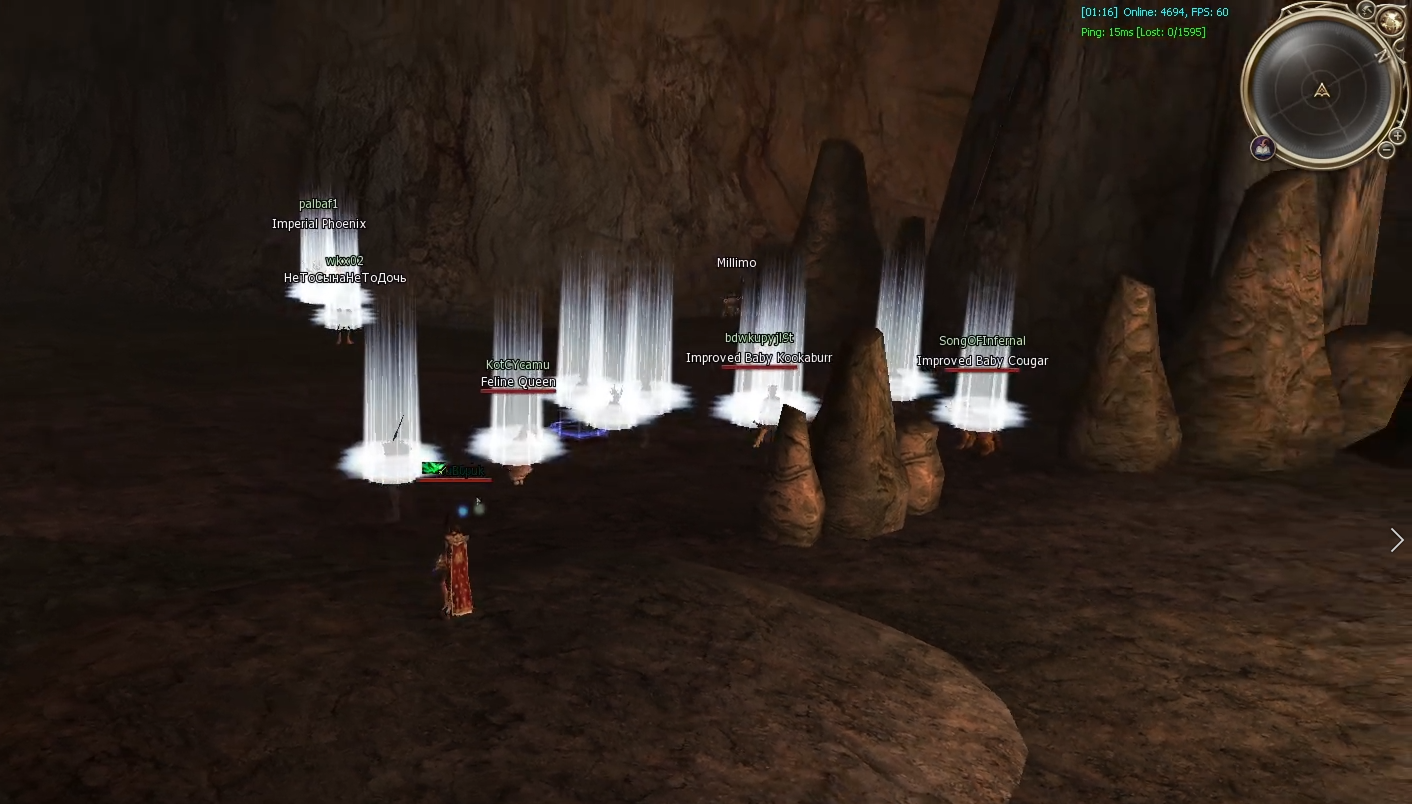Zoom in the minimap with plus button
This screenshot has height=804, width=1412.
click(1397, 136)
